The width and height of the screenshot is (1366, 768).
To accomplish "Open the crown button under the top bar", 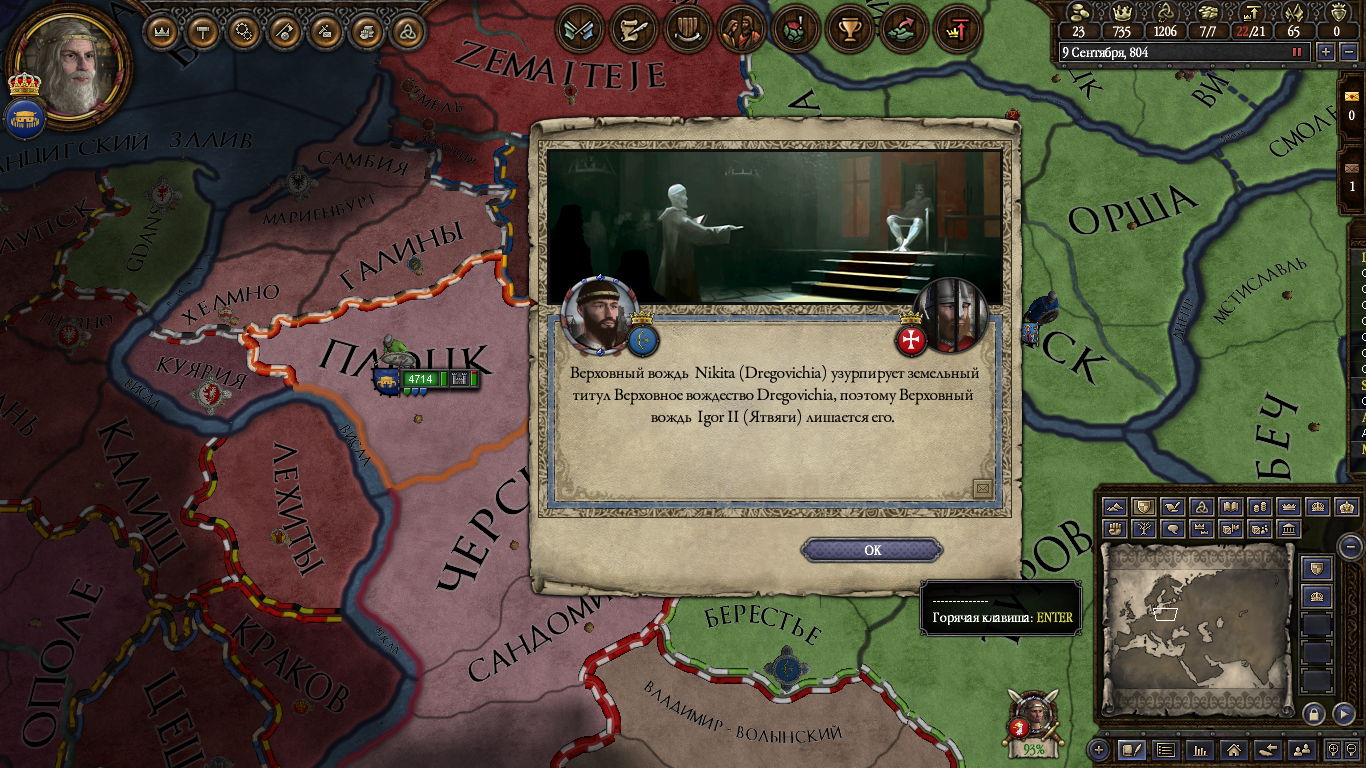I will pyautogui.click(x=161, y=32).
